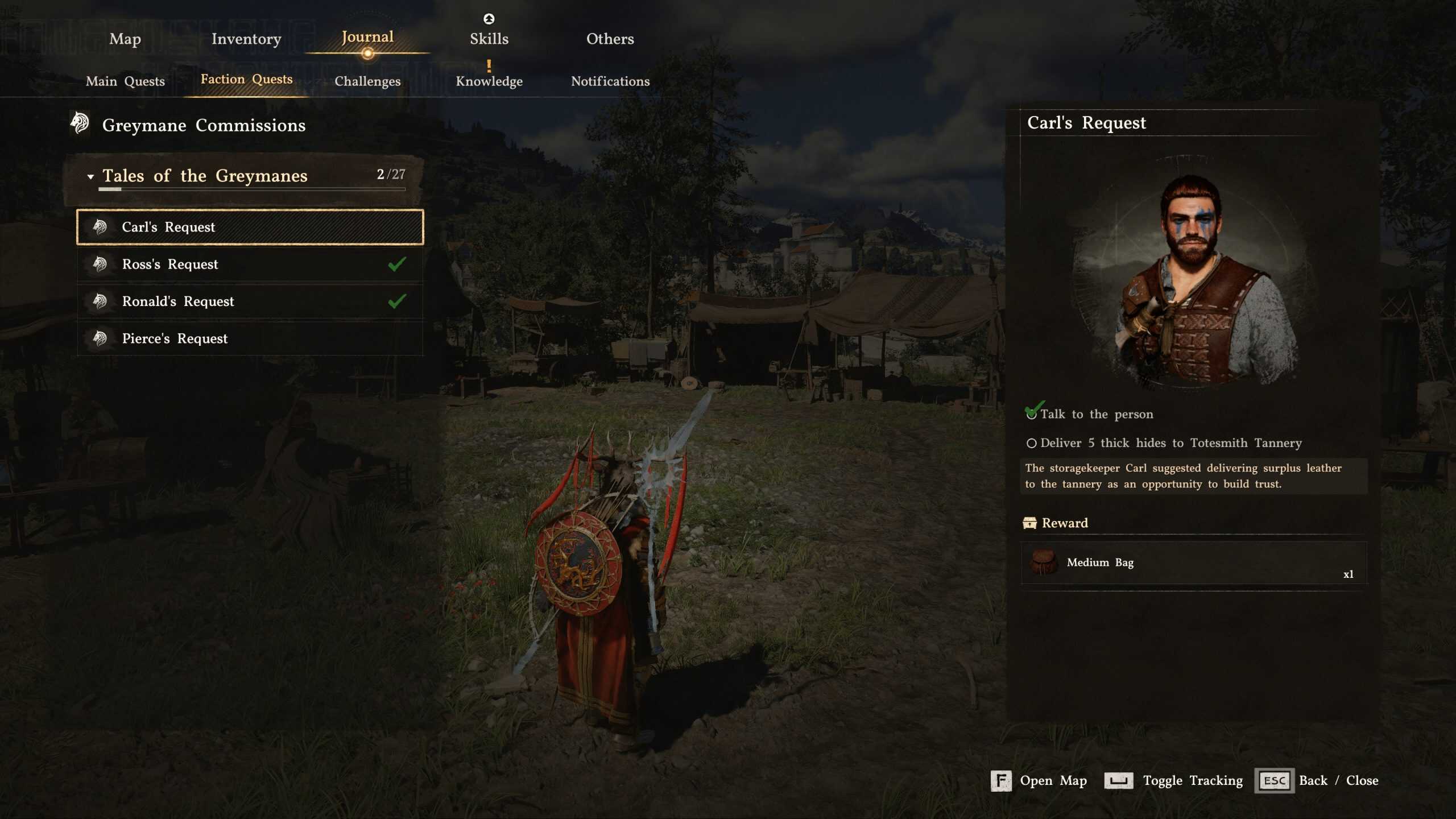This screenshot has width=1456, height=819.
Task: Open the Inventory tab
Action: coord(246,39)
